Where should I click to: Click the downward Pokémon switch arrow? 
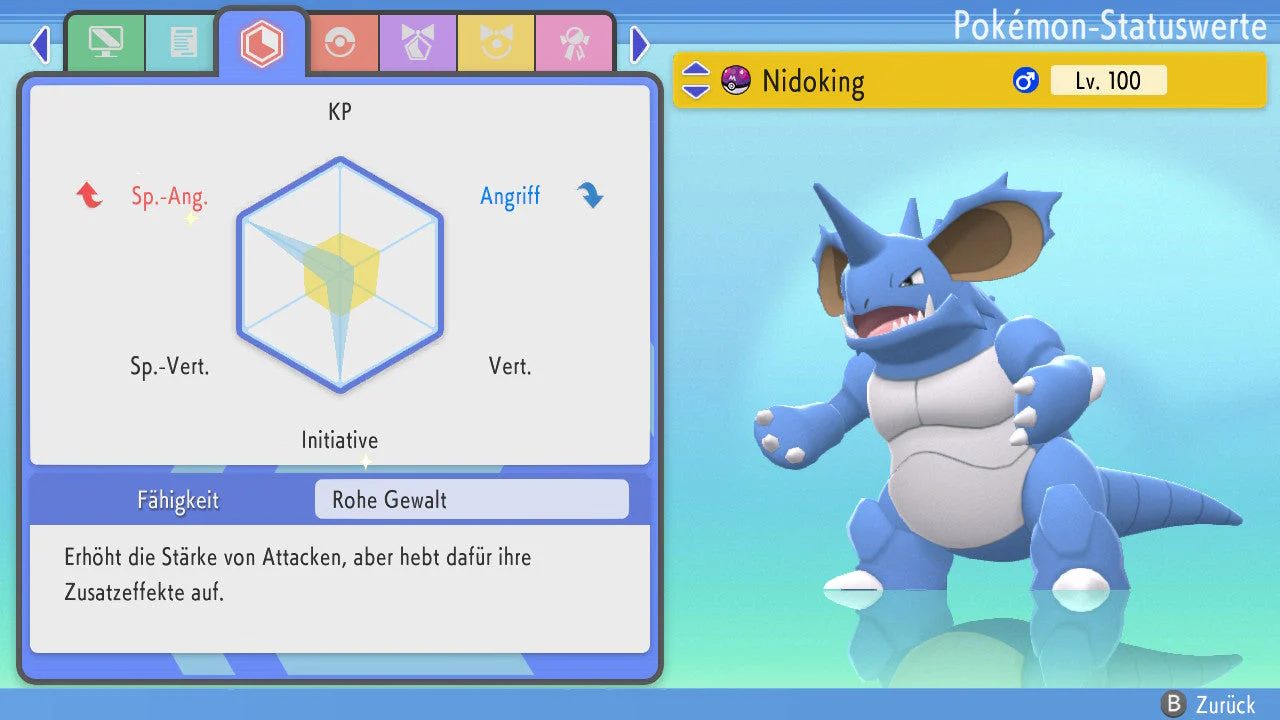click(x=694, y=90)
